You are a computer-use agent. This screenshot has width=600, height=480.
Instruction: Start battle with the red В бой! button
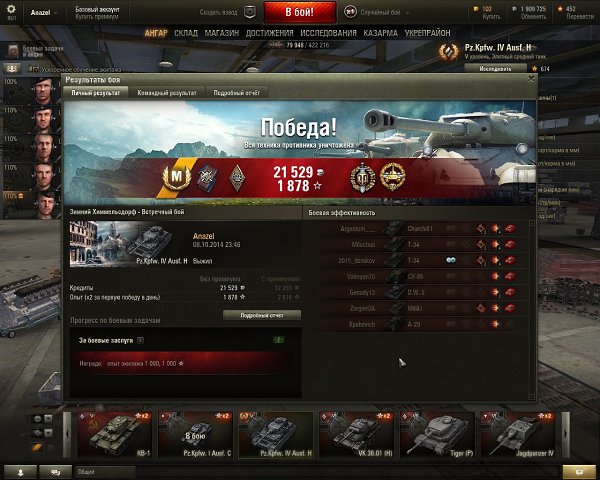tap(301, 12)
